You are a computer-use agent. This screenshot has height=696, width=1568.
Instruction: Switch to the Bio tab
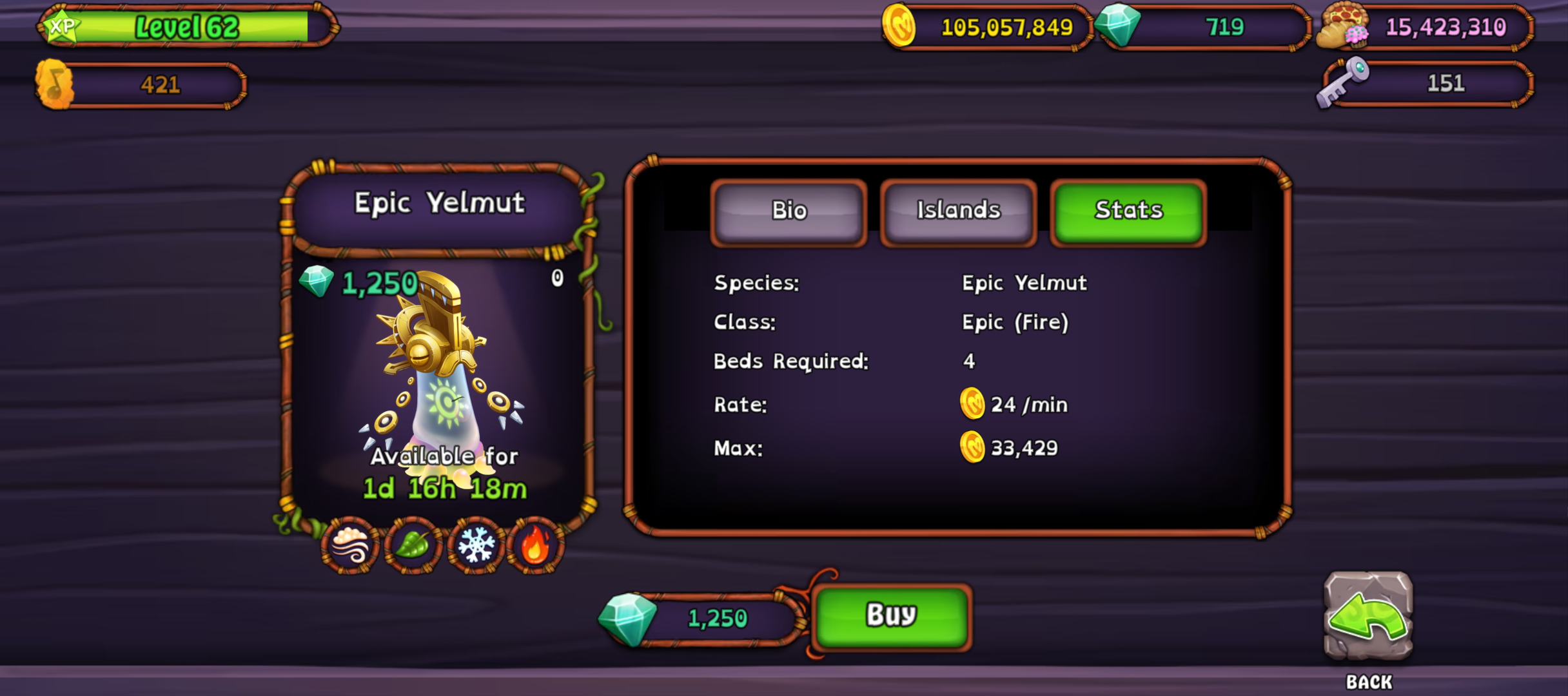pyautogui.click(x=789, y=211)
